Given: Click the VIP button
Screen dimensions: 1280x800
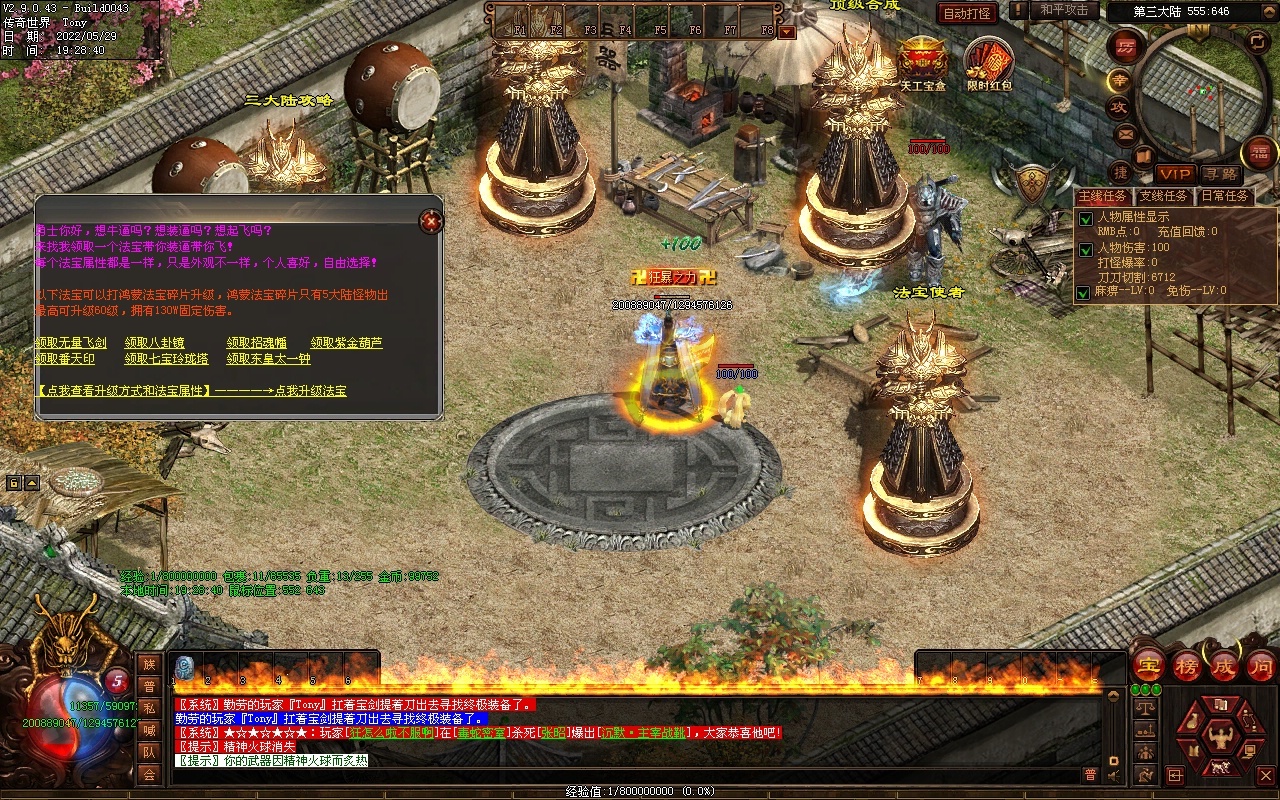Looking at the screenshot, I should click(1175, 174).
